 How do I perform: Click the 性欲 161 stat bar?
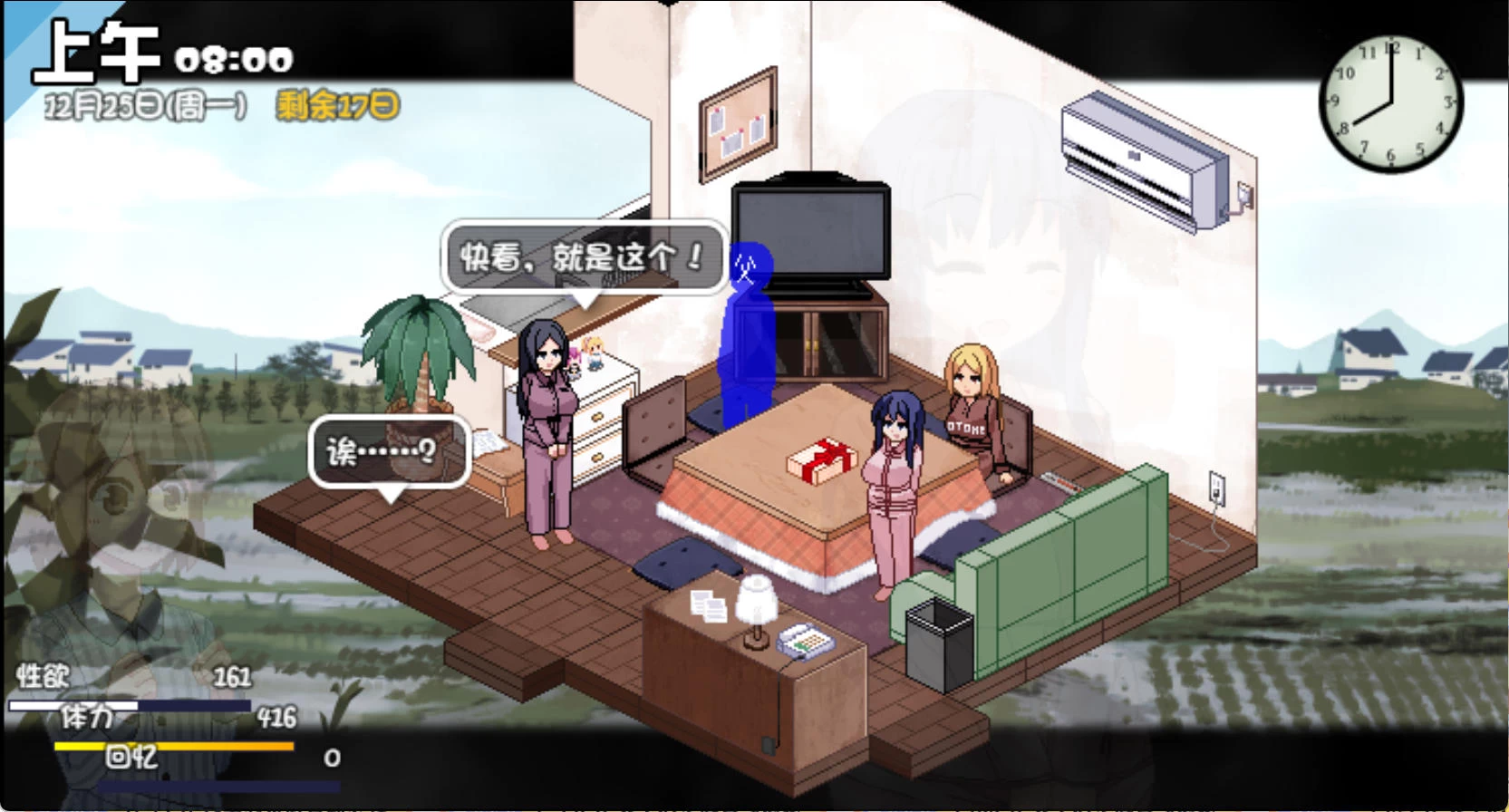tap(136, 689)
